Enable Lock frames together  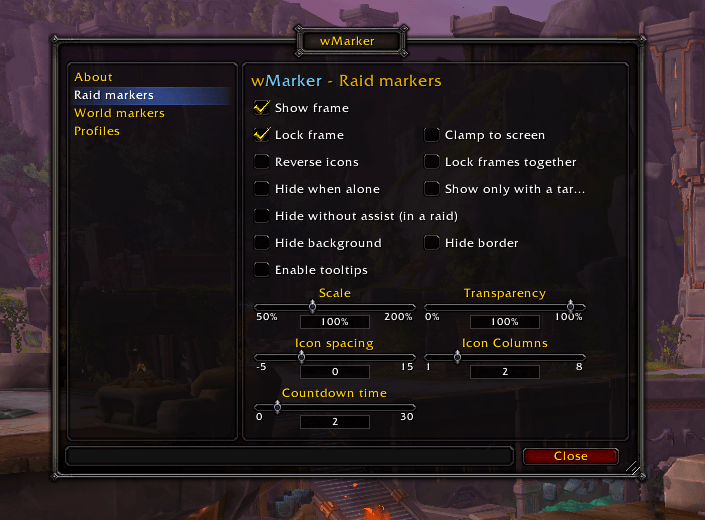[x=432, y=161]
